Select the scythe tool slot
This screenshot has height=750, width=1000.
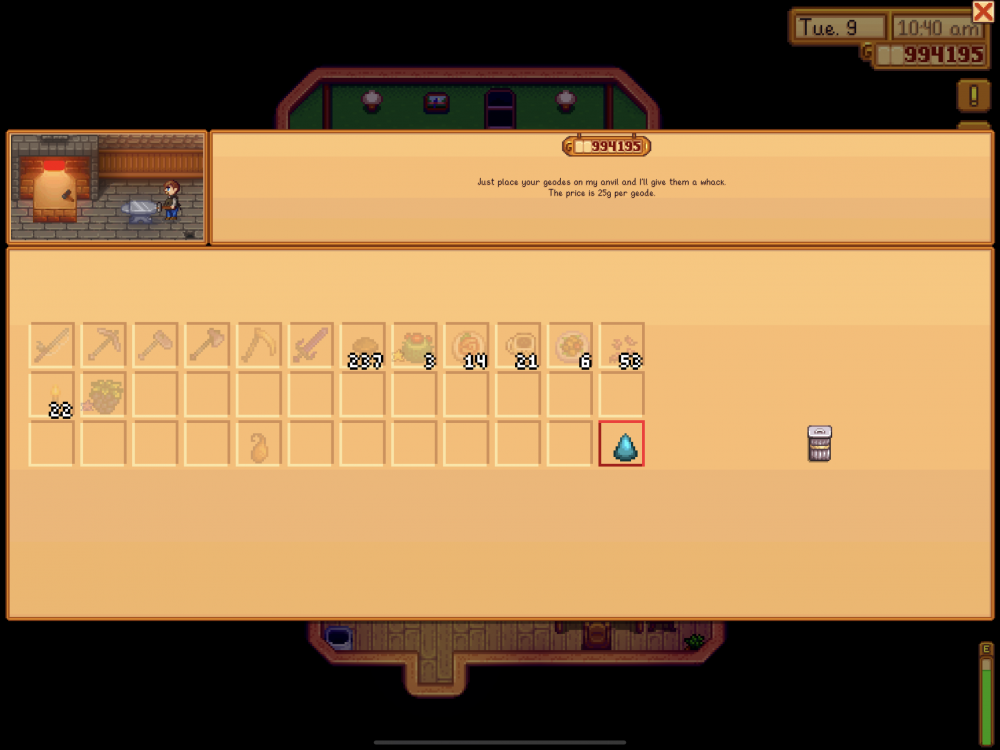click(259, 345)
